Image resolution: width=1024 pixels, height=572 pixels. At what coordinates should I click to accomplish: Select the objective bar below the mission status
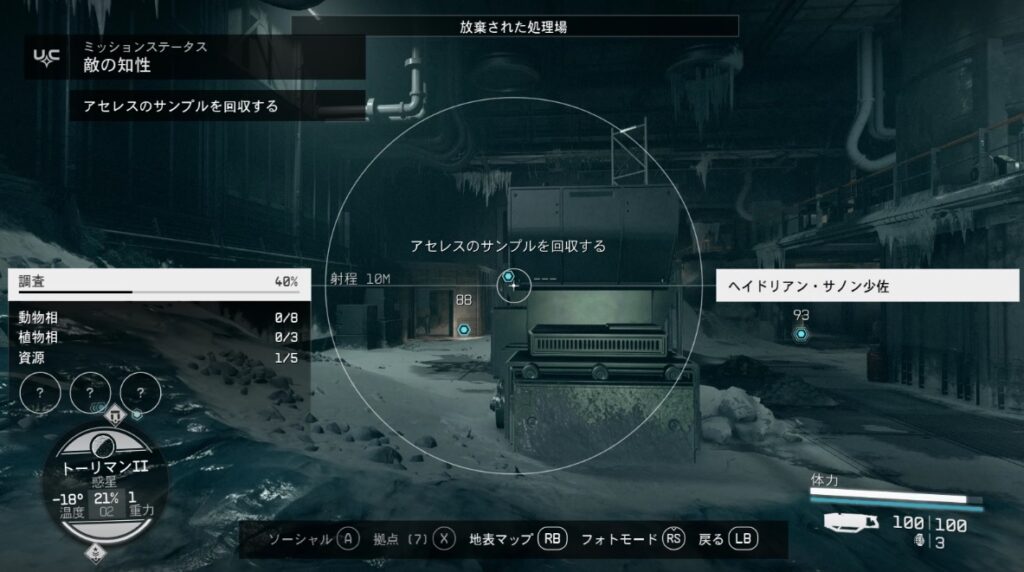point(216,106)
